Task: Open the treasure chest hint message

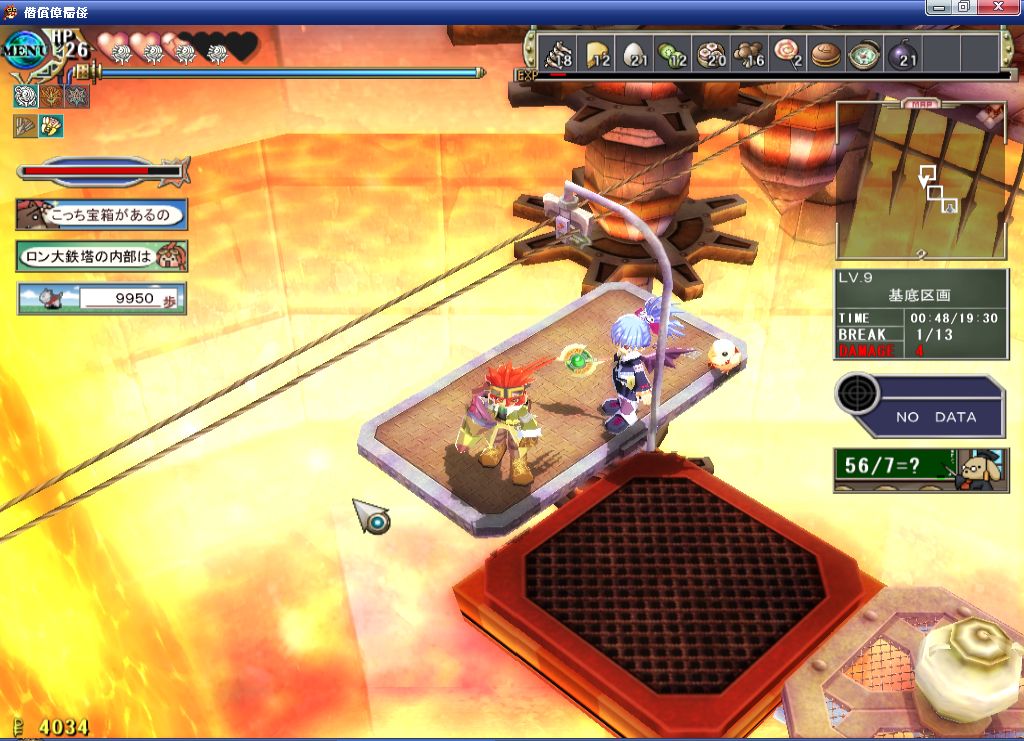Action: point(101,214)
